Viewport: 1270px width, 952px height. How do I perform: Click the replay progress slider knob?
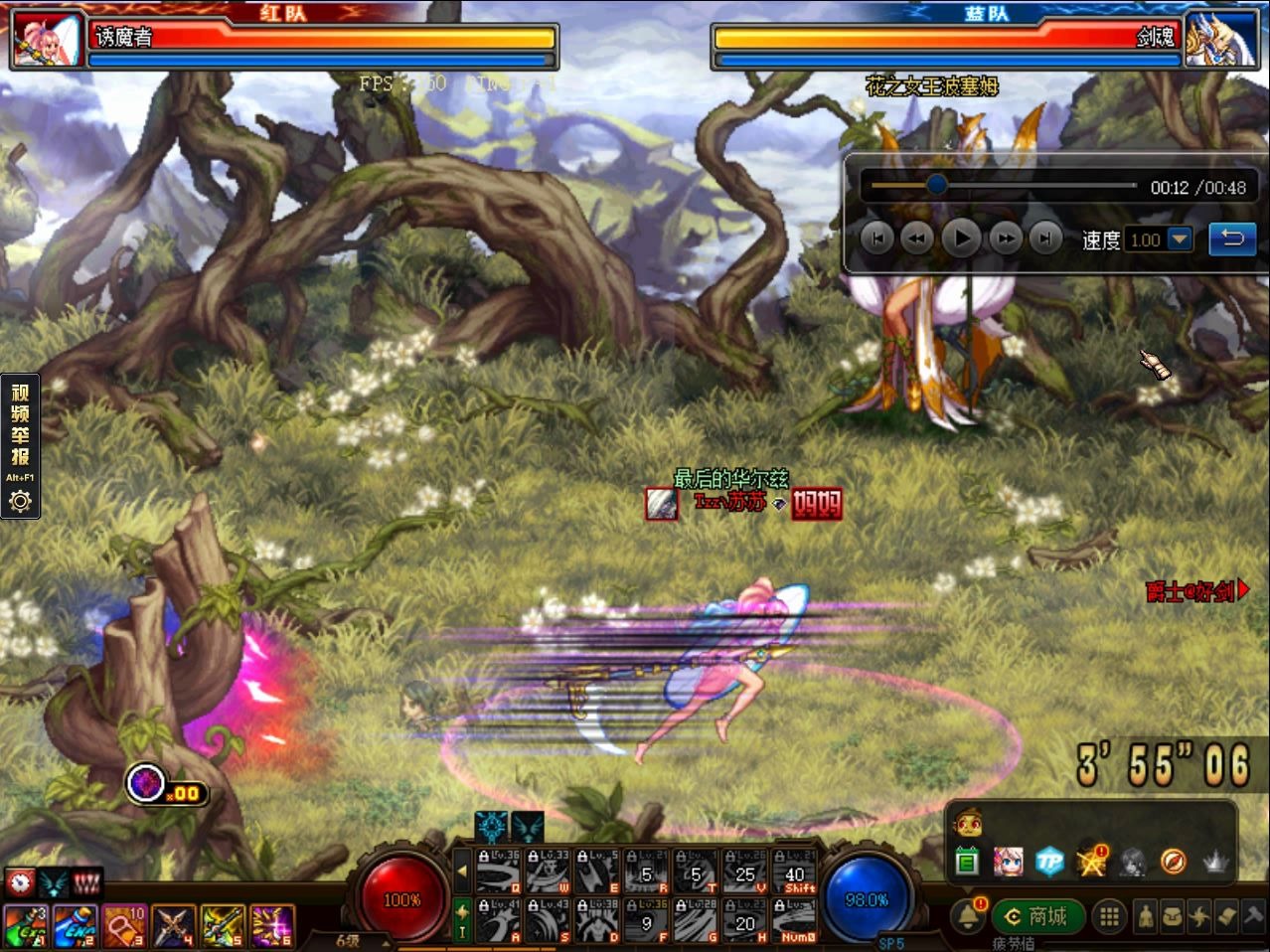click(936, 185)
